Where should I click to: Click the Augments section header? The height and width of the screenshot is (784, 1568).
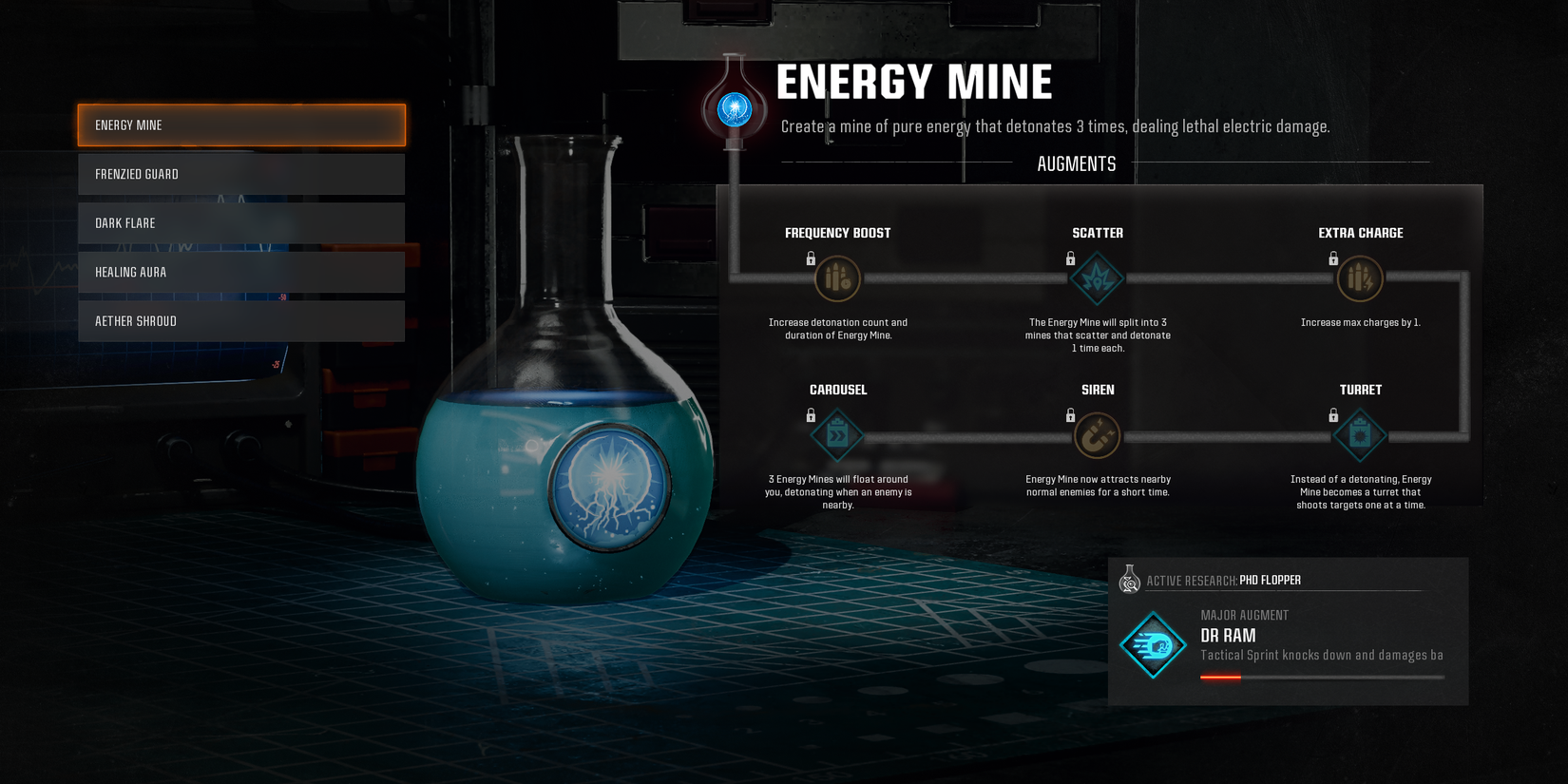pyautogui.click(x=1077, y=163)
